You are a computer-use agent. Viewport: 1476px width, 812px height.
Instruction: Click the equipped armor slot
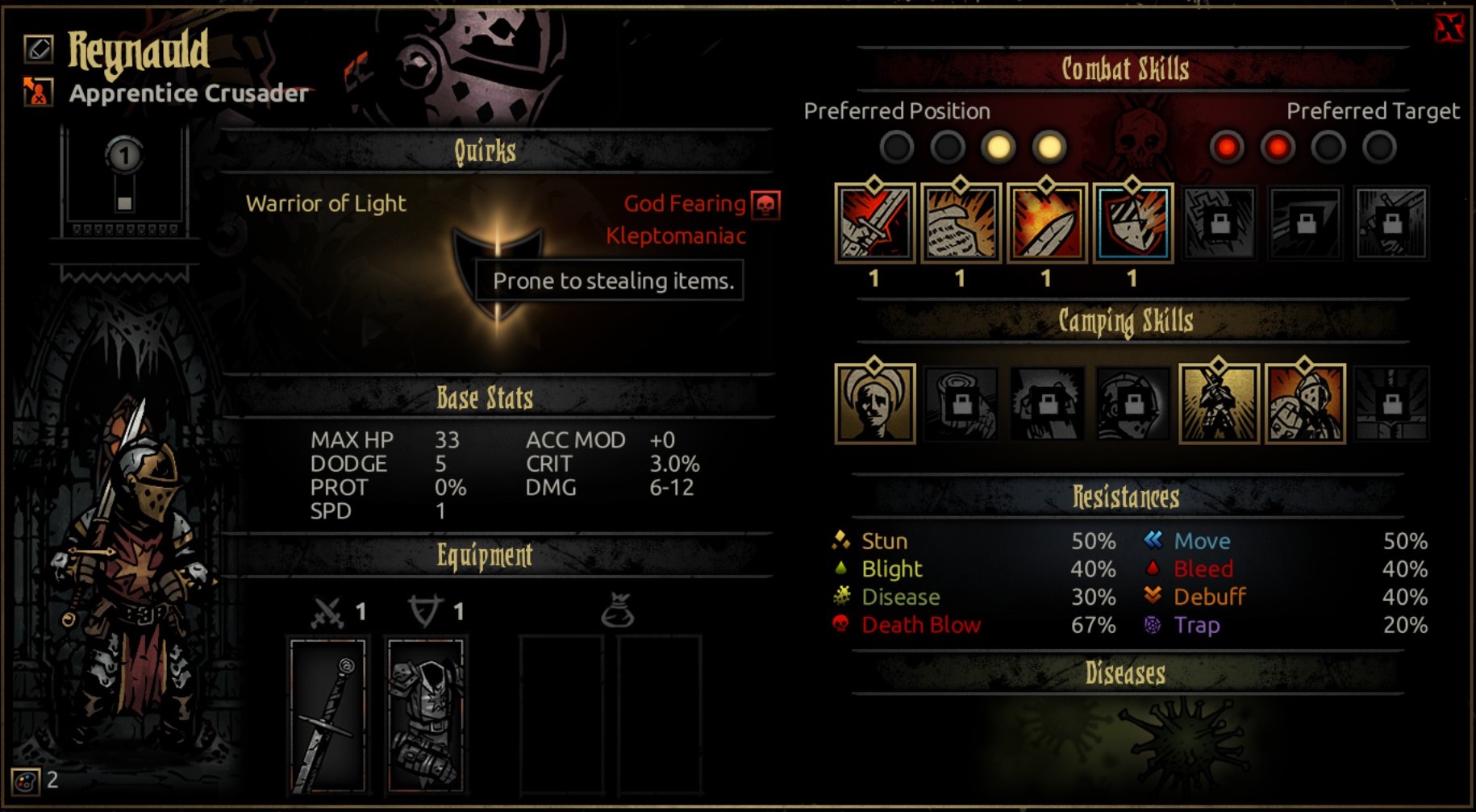(426, 714)
